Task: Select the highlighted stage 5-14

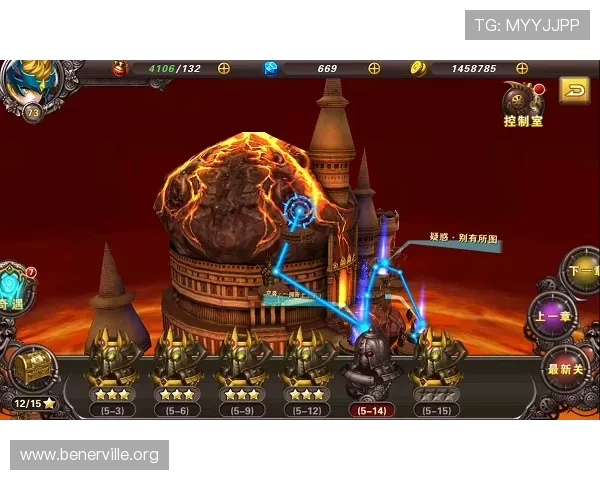Action: 371,370
